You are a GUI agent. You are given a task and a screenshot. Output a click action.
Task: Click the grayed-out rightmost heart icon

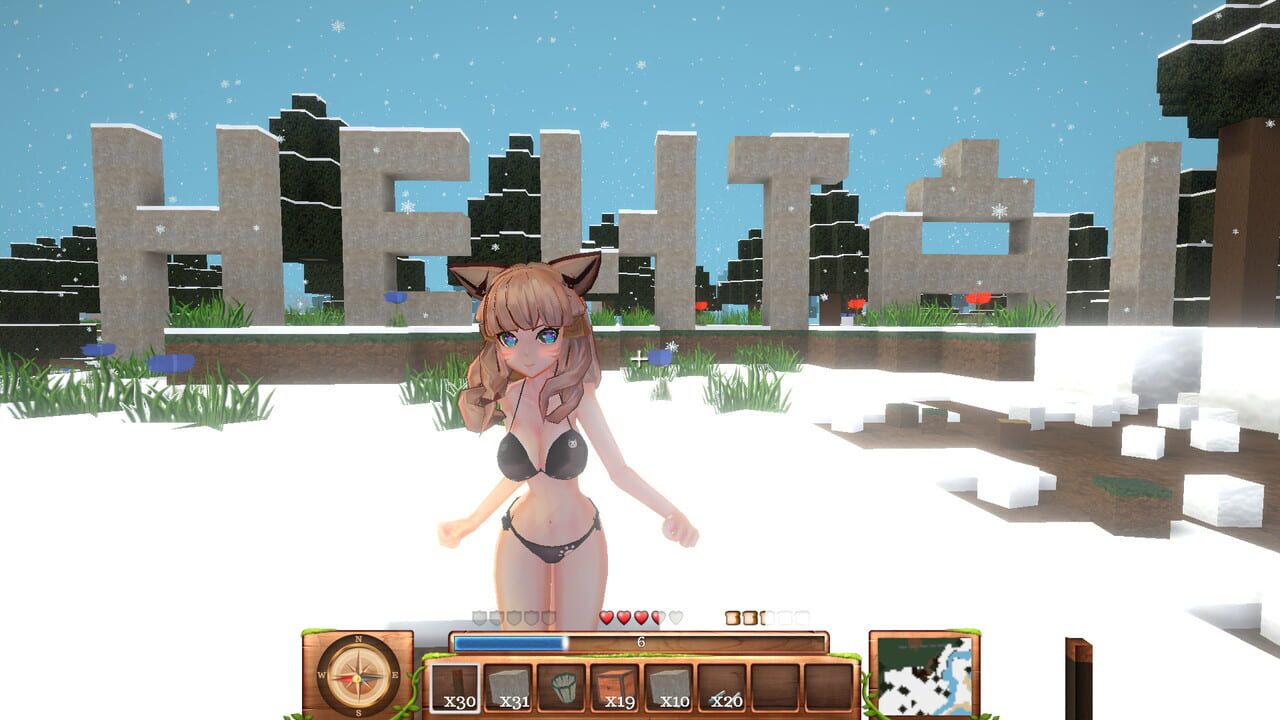pyautogui.click(x=674, y=616)
